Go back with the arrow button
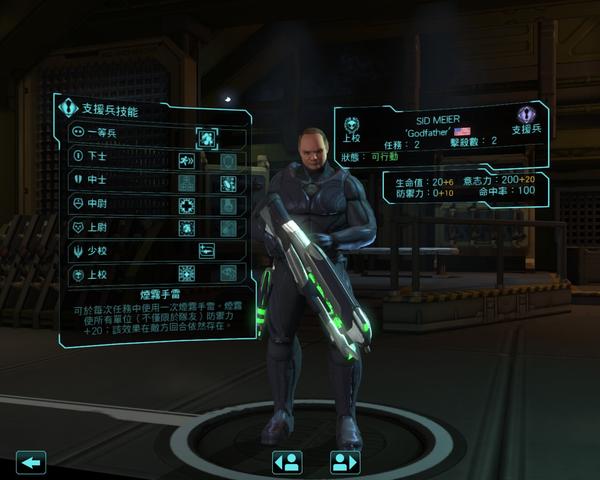Viewport: 600px width, 480px height. [x=33, y=461]
